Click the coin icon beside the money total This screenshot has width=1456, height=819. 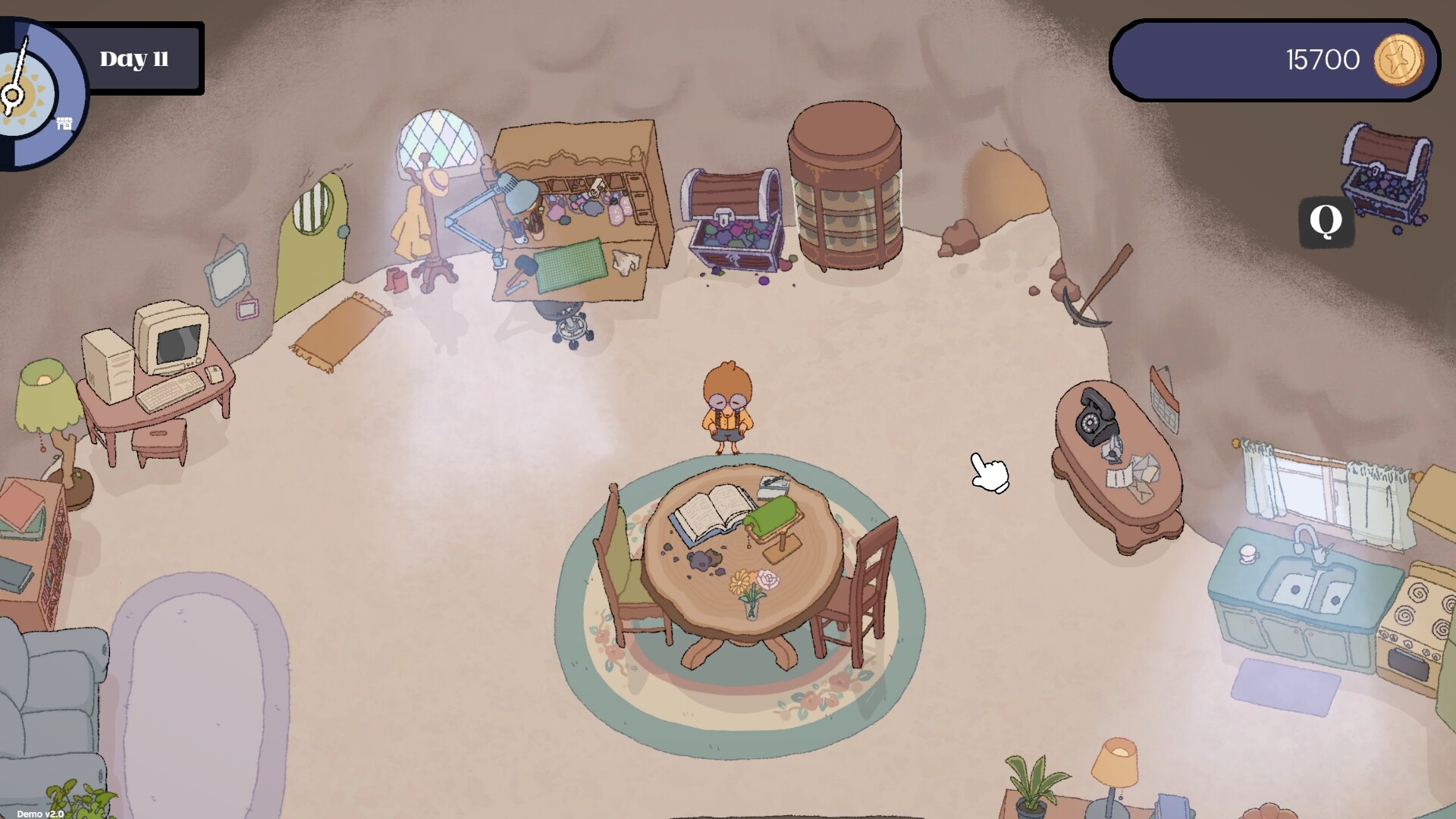click(1400, 60)
